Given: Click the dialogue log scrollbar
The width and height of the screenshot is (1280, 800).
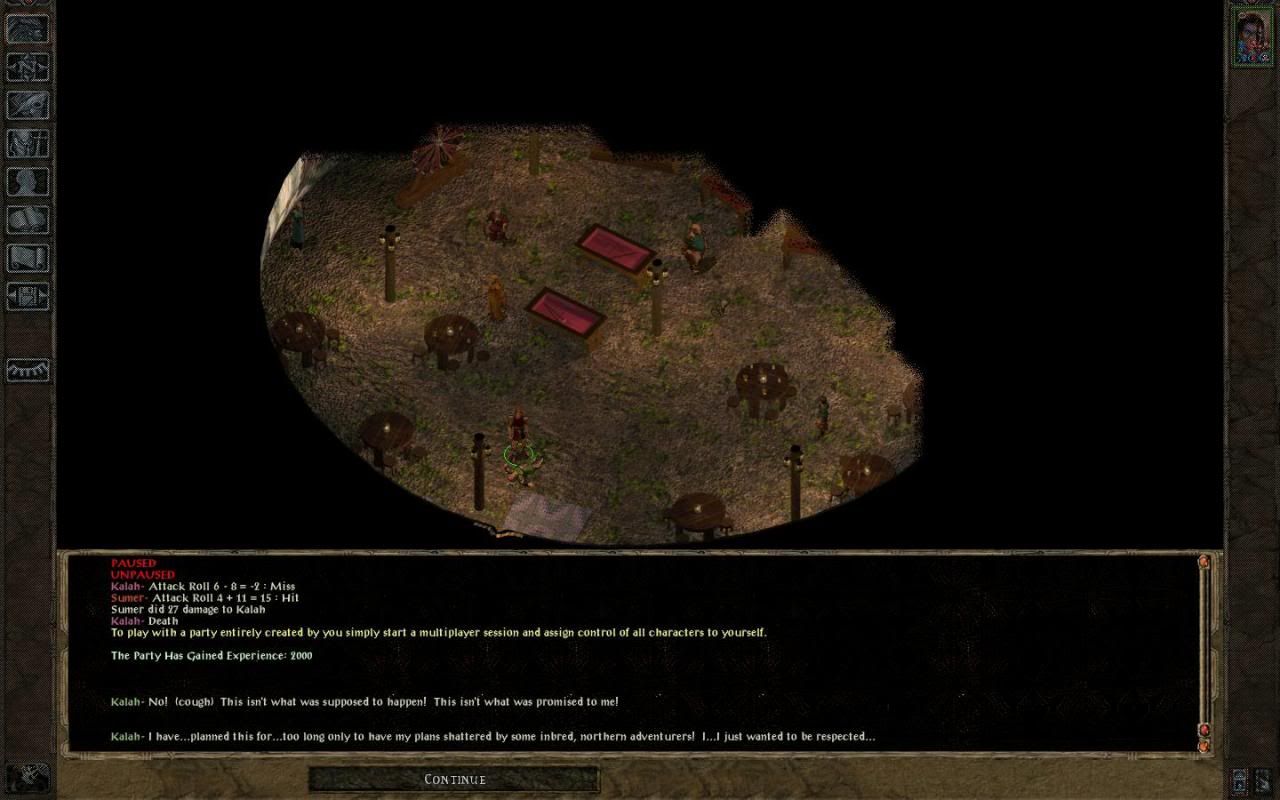Looking at the screenshot, I should pos(1204,650).
